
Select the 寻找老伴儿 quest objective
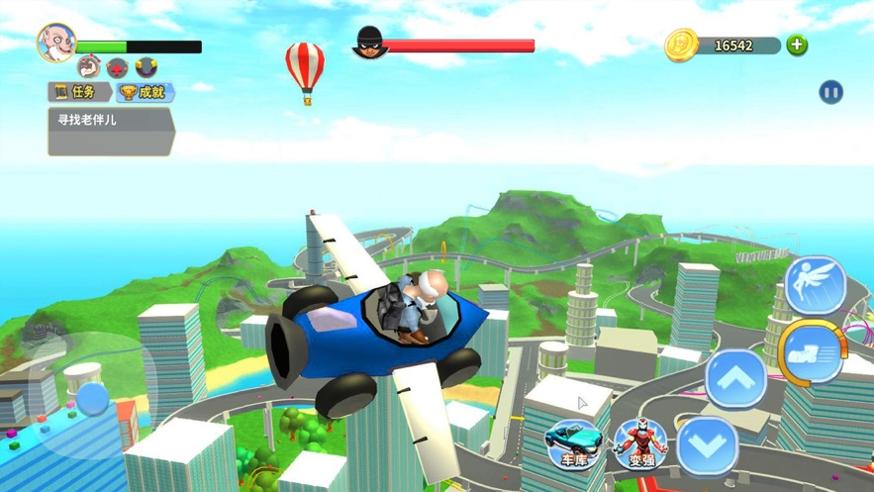tap(110, 131)
